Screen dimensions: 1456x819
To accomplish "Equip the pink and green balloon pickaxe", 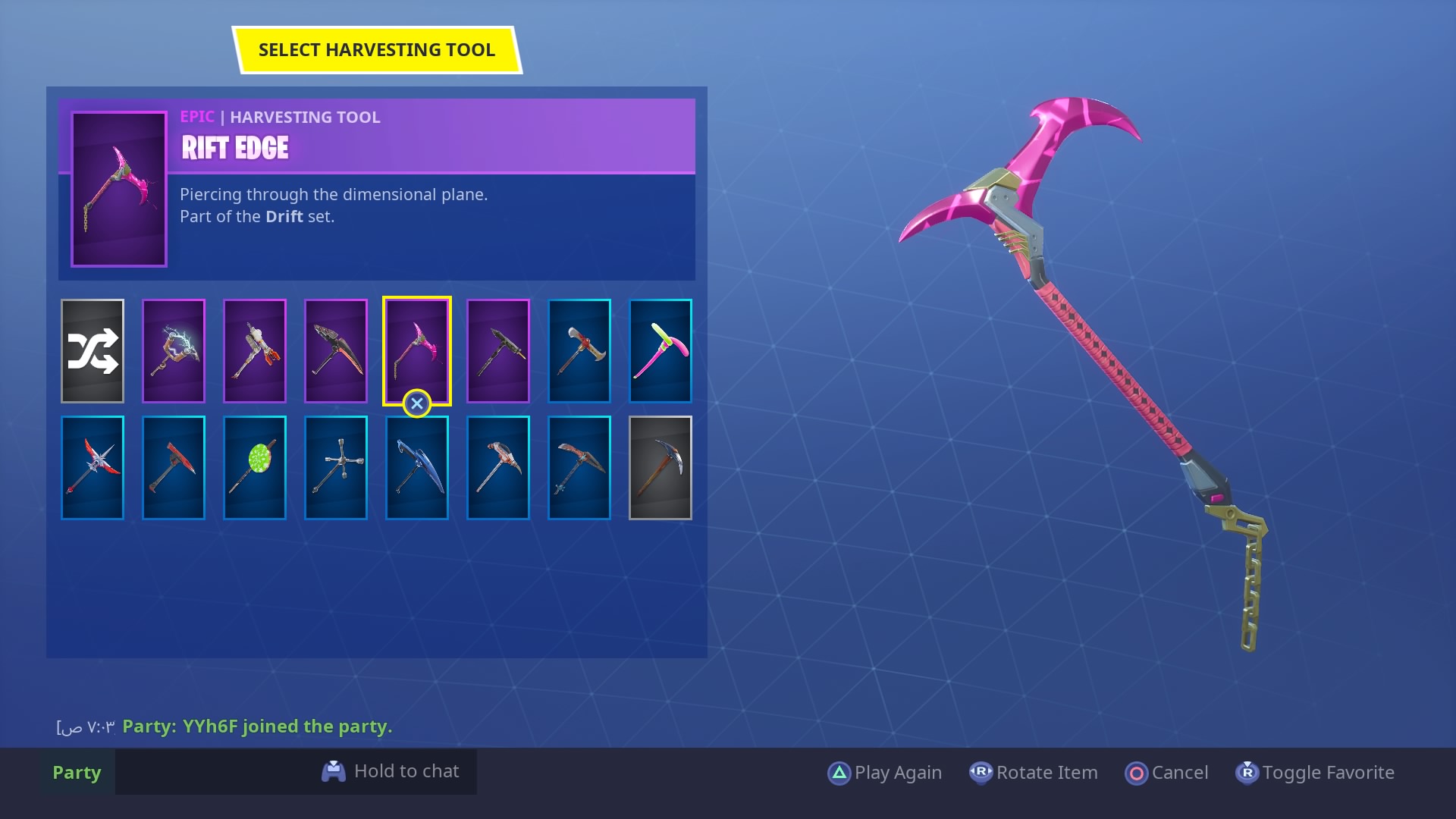I will [x=661, y=350].
